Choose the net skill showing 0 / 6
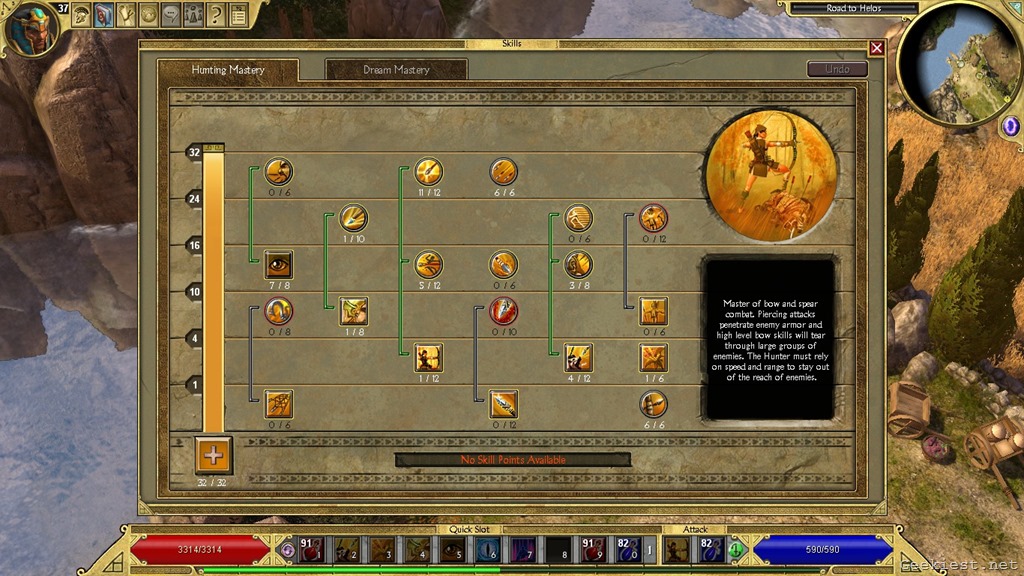 (x=278, y=404)
